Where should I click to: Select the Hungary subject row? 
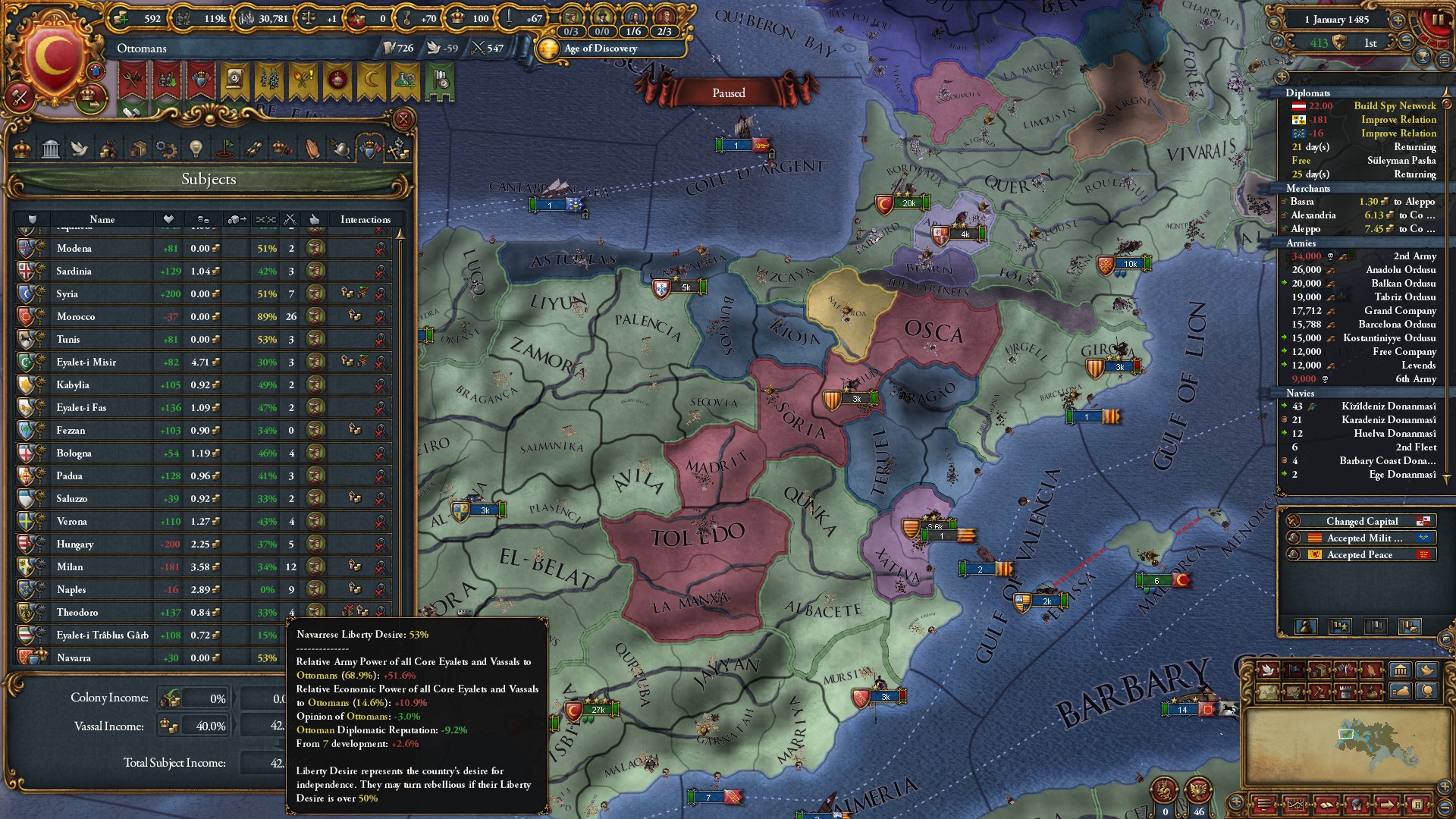(75, 544)
